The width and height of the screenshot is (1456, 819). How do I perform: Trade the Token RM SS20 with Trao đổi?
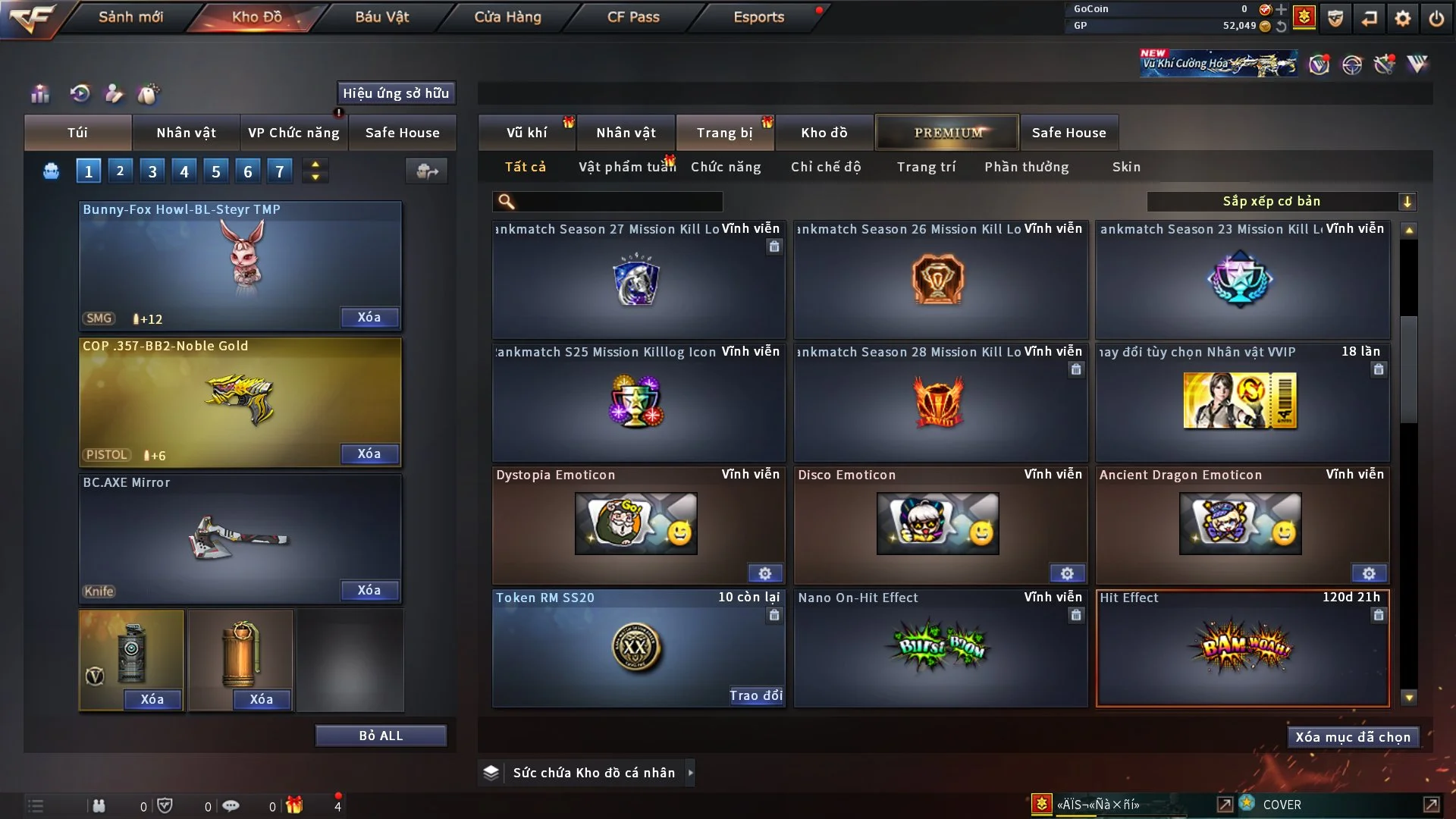coord(755,695)
